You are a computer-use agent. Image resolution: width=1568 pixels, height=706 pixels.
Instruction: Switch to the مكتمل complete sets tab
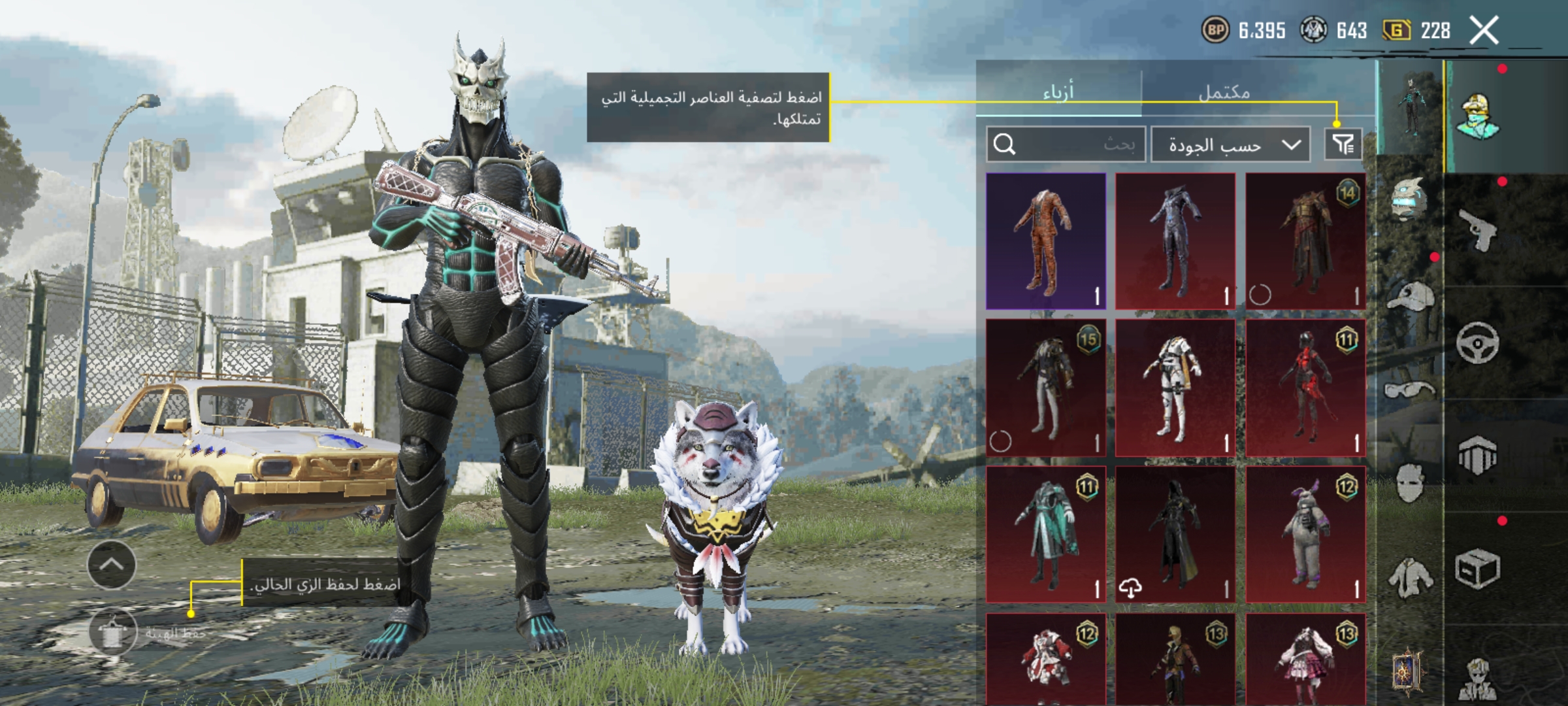[x=1224, y=92]
